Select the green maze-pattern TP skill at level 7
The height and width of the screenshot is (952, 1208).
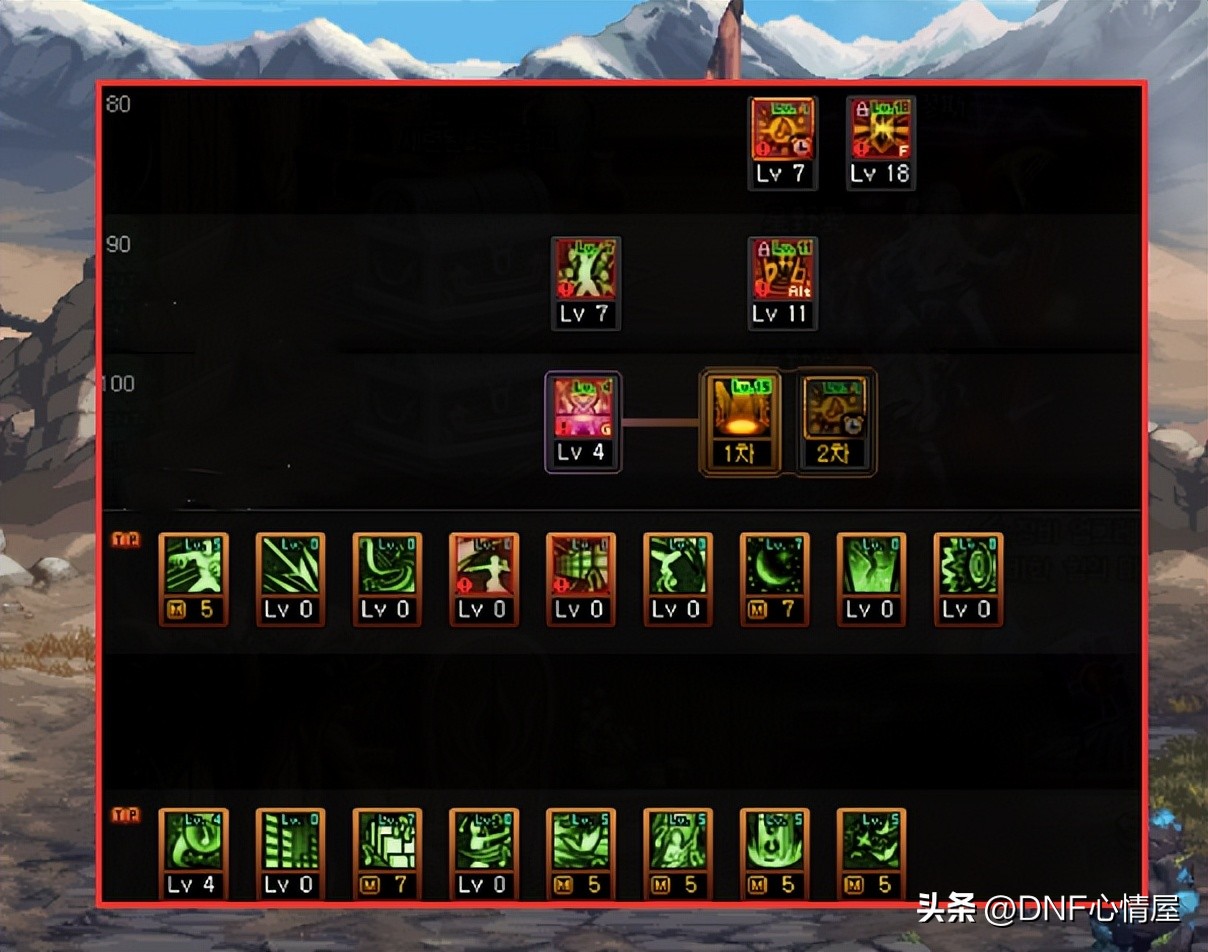(x=387, y=842)
